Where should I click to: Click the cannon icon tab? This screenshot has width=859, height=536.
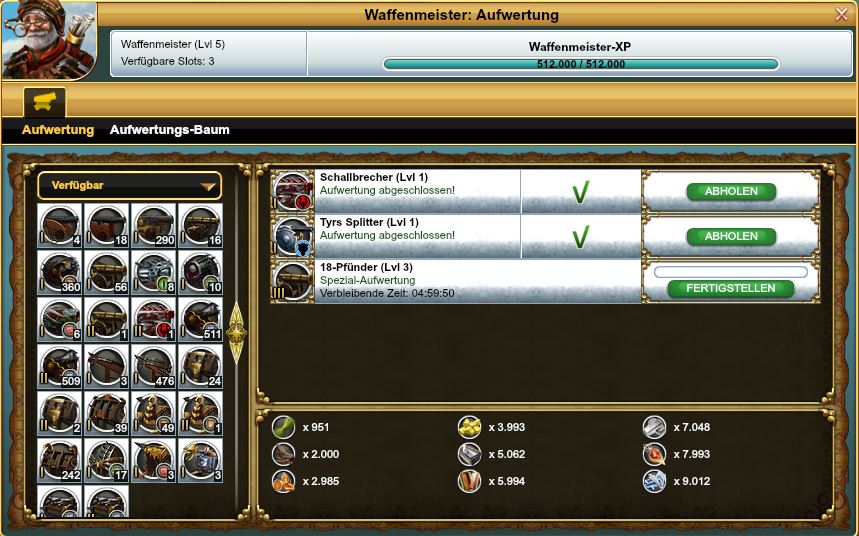pyautogui.click(x=44, y=102)
